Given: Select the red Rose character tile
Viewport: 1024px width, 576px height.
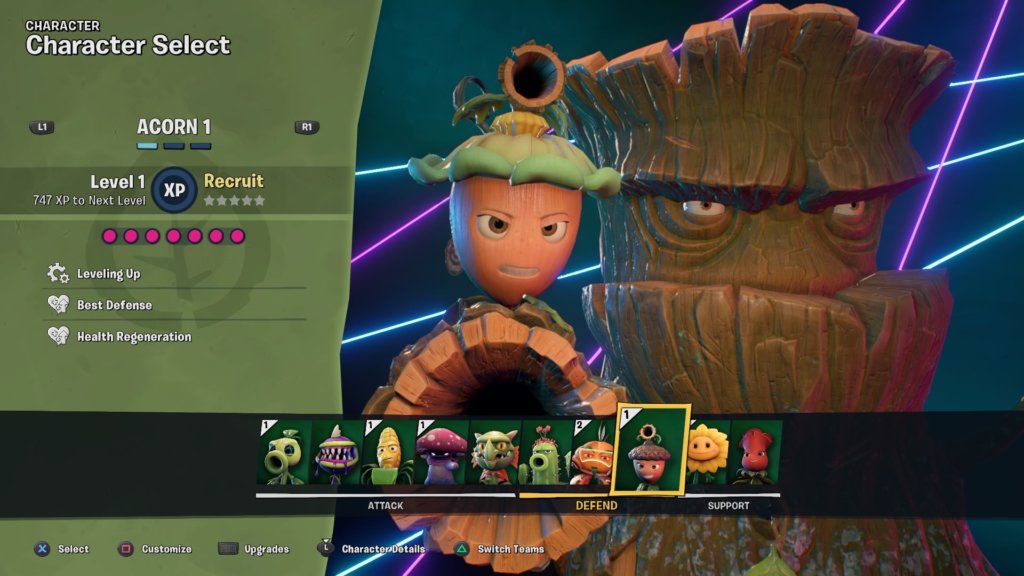Looking at the screenshot, I should click(757, 453).
